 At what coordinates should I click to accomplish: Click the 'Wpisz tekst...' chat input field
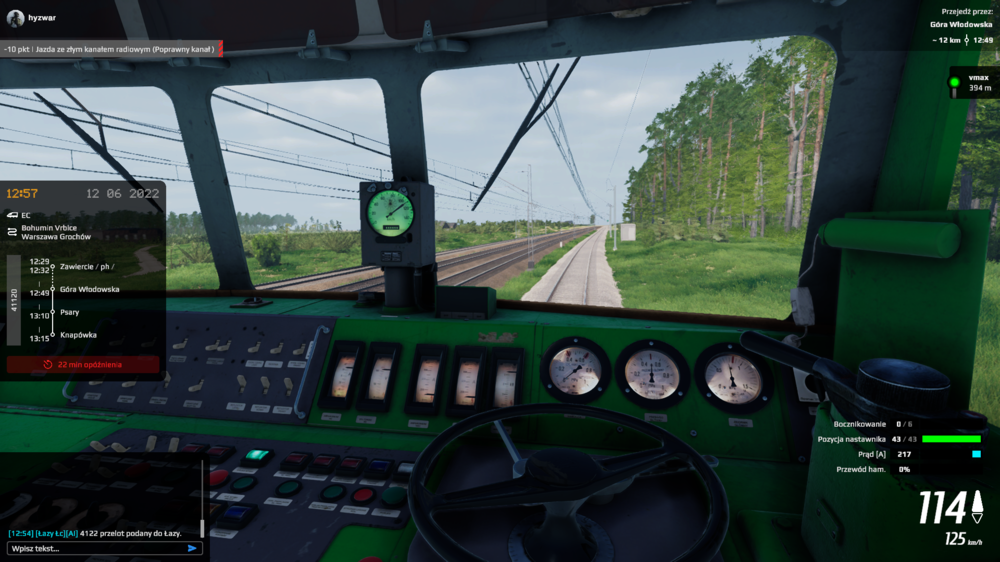tap(95, 548)
